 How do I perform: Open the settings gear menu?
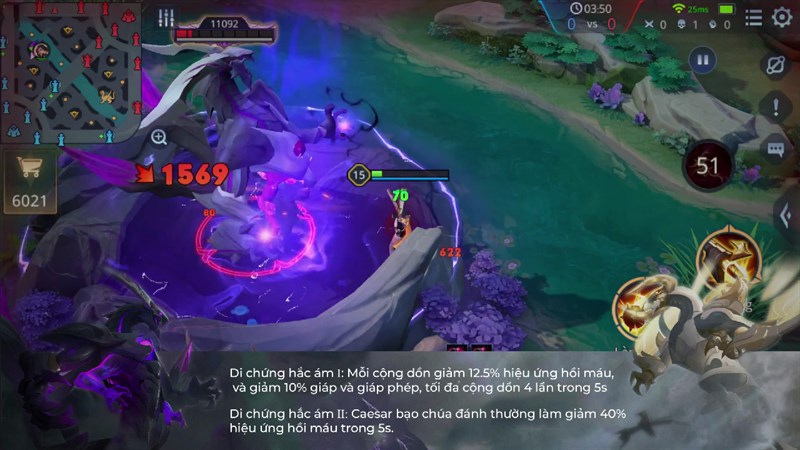click(782, 17)
